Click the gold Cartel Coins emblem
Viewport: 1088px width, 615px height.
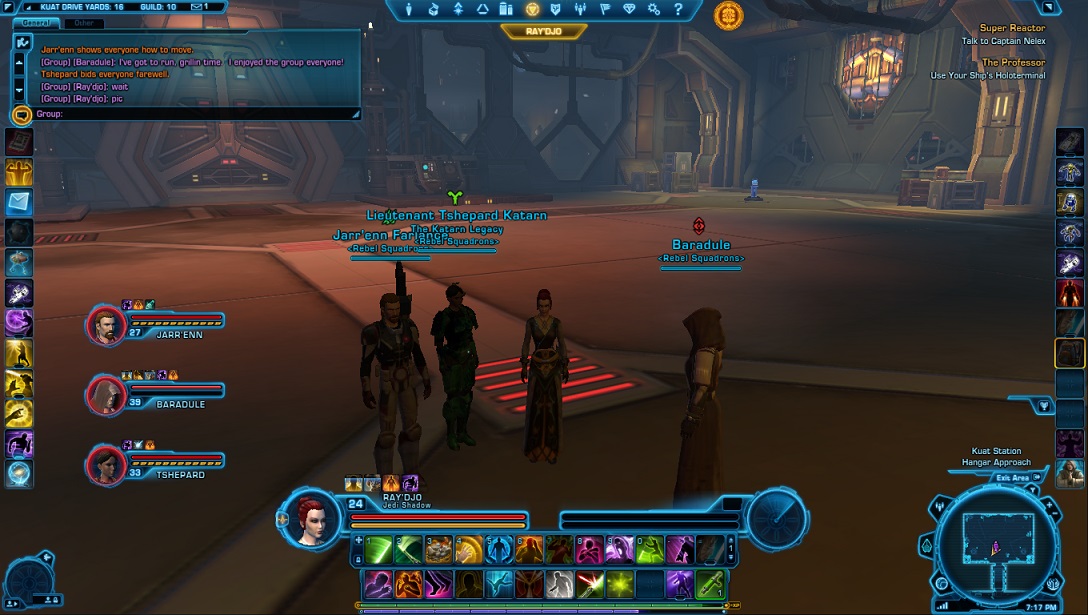coord(728,15)
